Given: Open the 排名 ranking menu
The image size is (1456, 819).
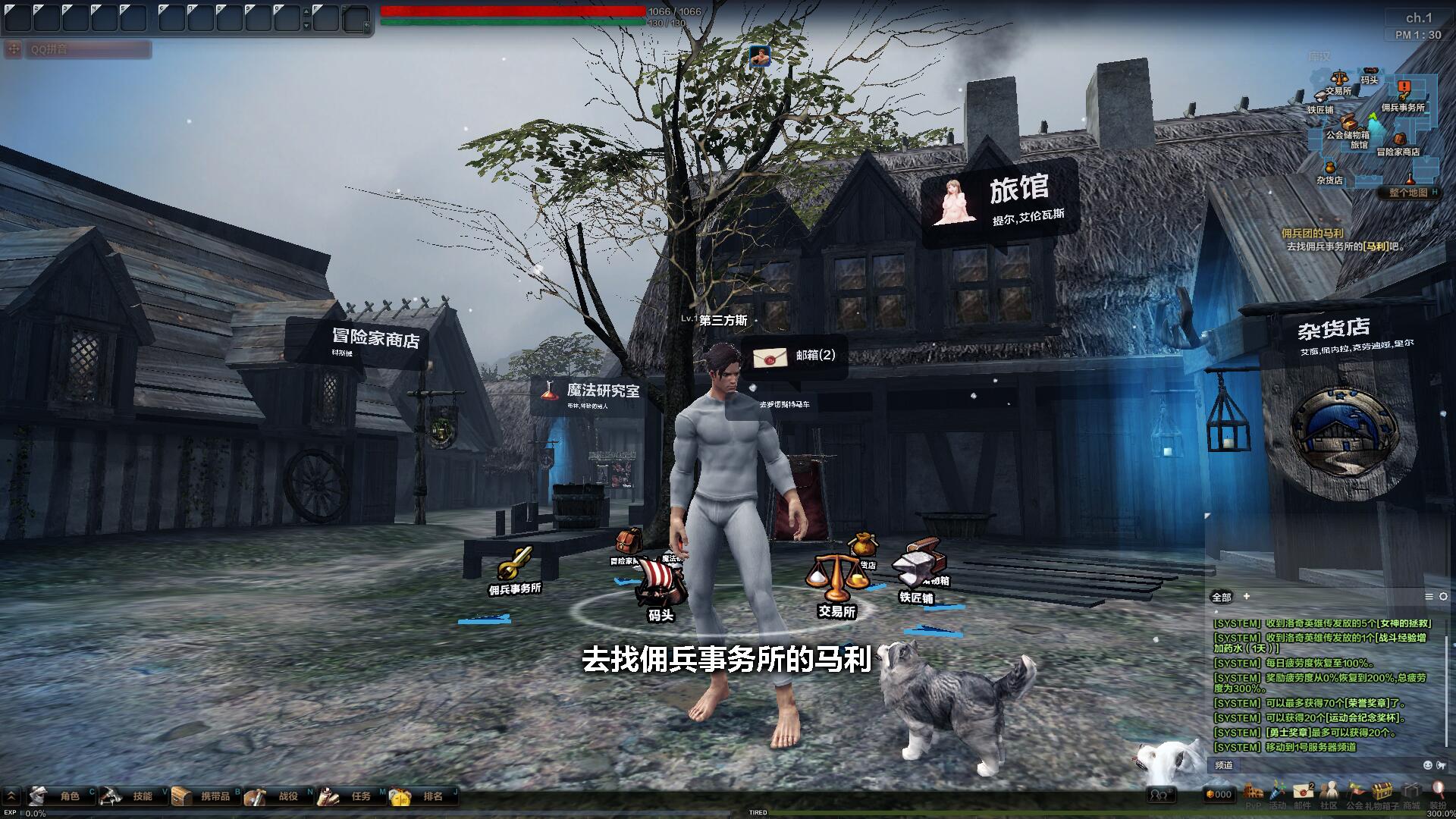Looking at the screenshot, I should 423,795.
